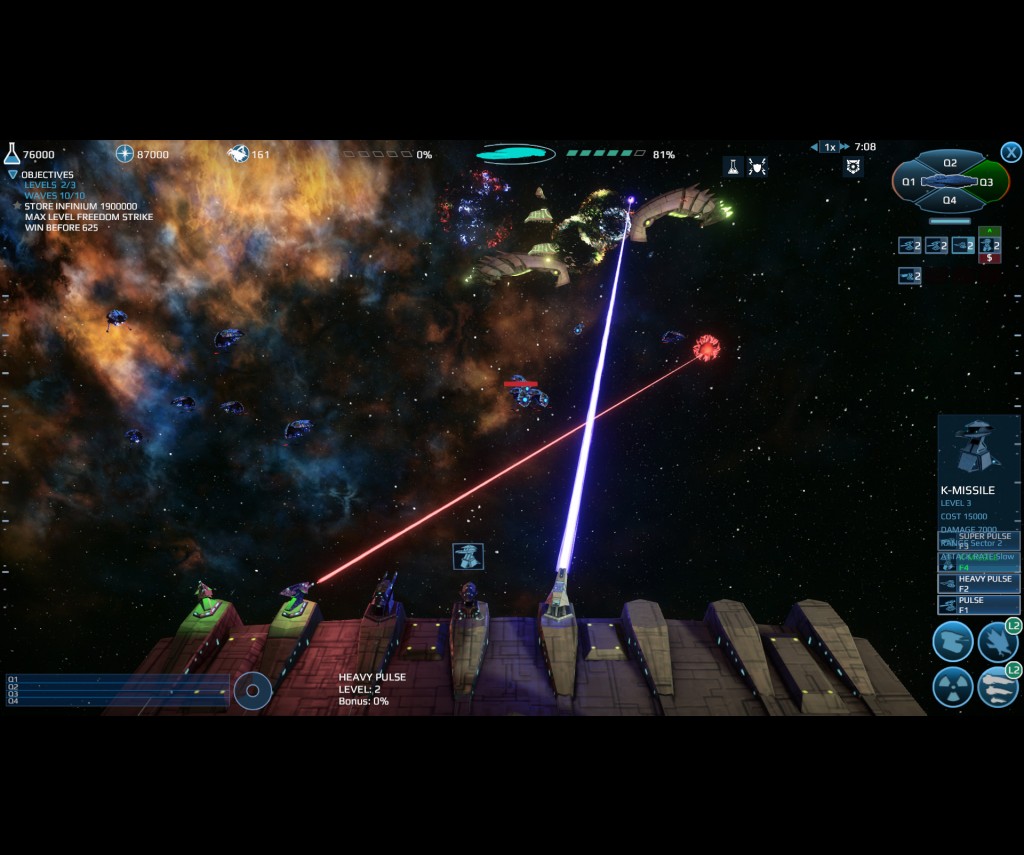
Task: Decrease game speed with left arrow
Action: click(814, 147)
